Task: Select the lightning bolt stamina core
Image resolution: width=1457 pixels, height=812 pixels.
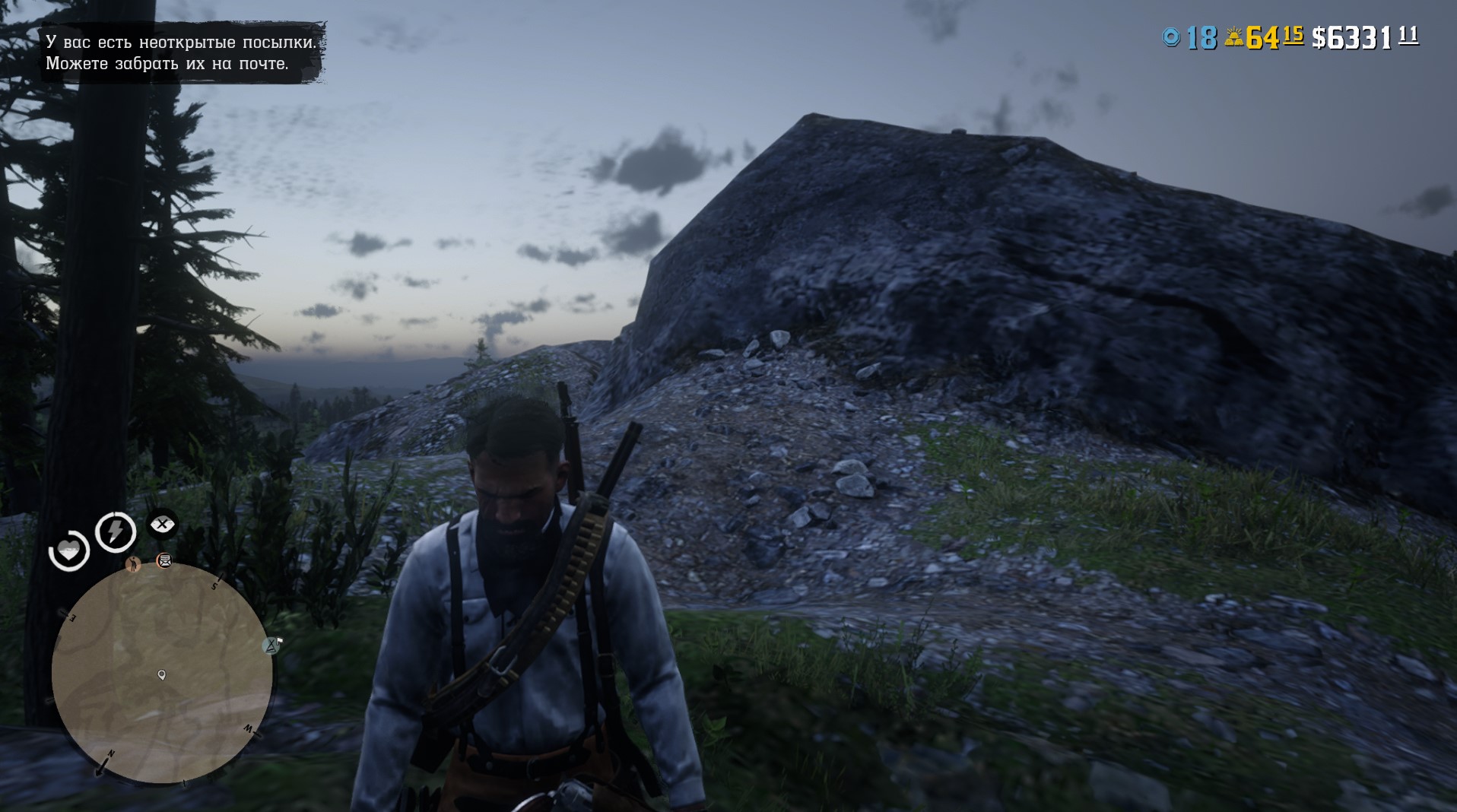Action: (x=116, y=531)
